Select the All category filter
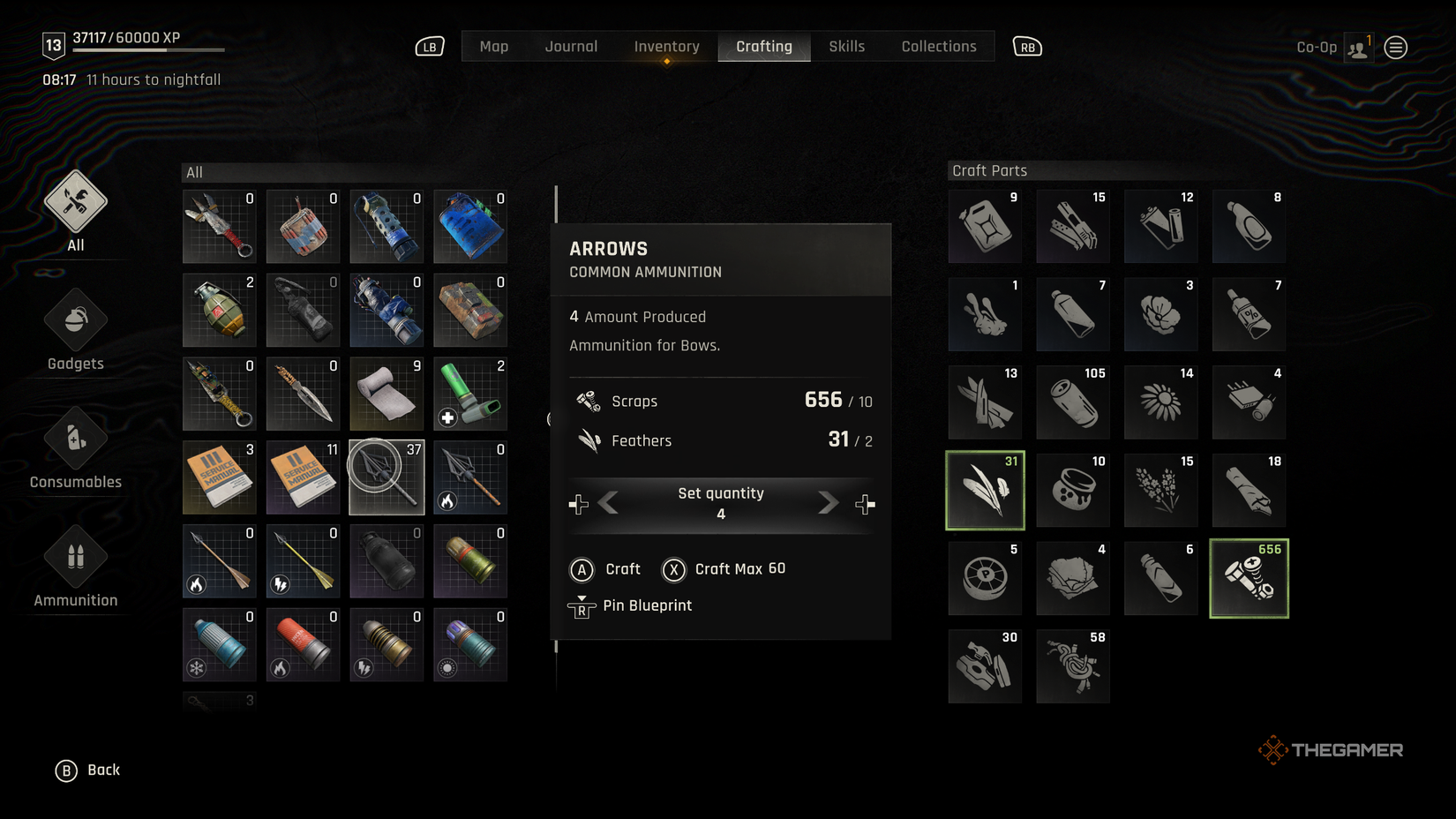This screenshot has width=1456, height=819. point(74,210)
